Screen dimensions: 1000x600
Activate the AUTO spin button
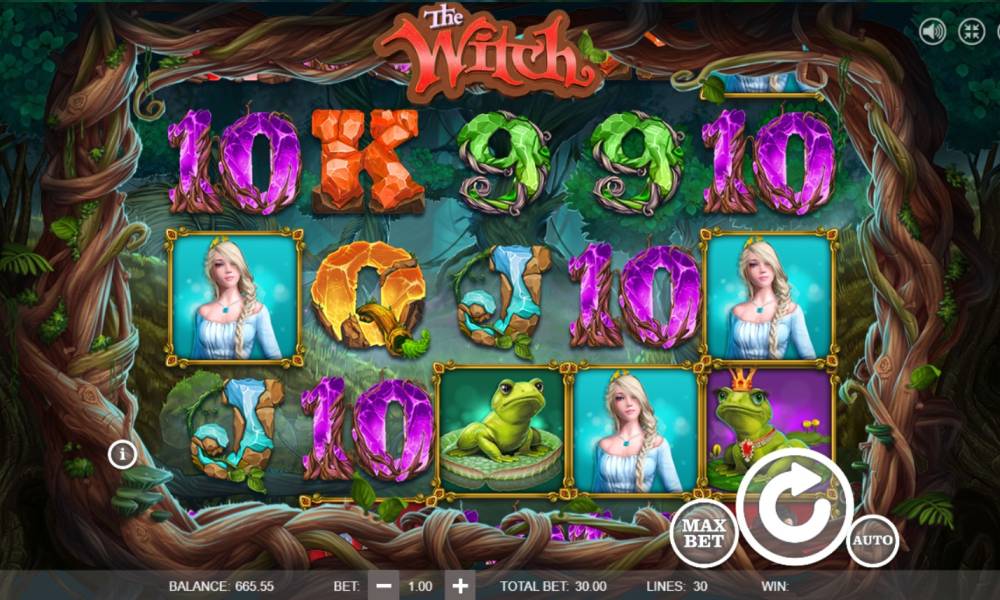coord(872,541)
